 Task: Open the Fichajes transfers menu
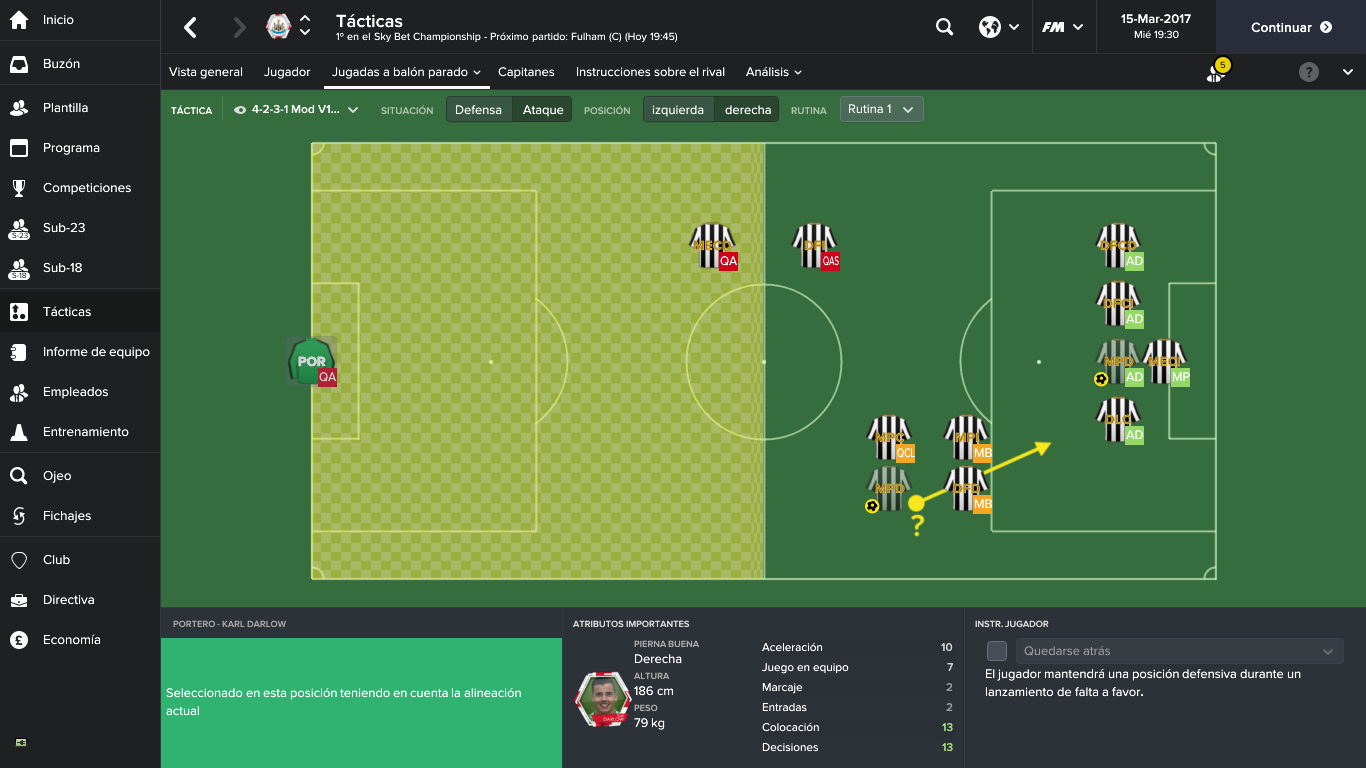pos(66,516)
